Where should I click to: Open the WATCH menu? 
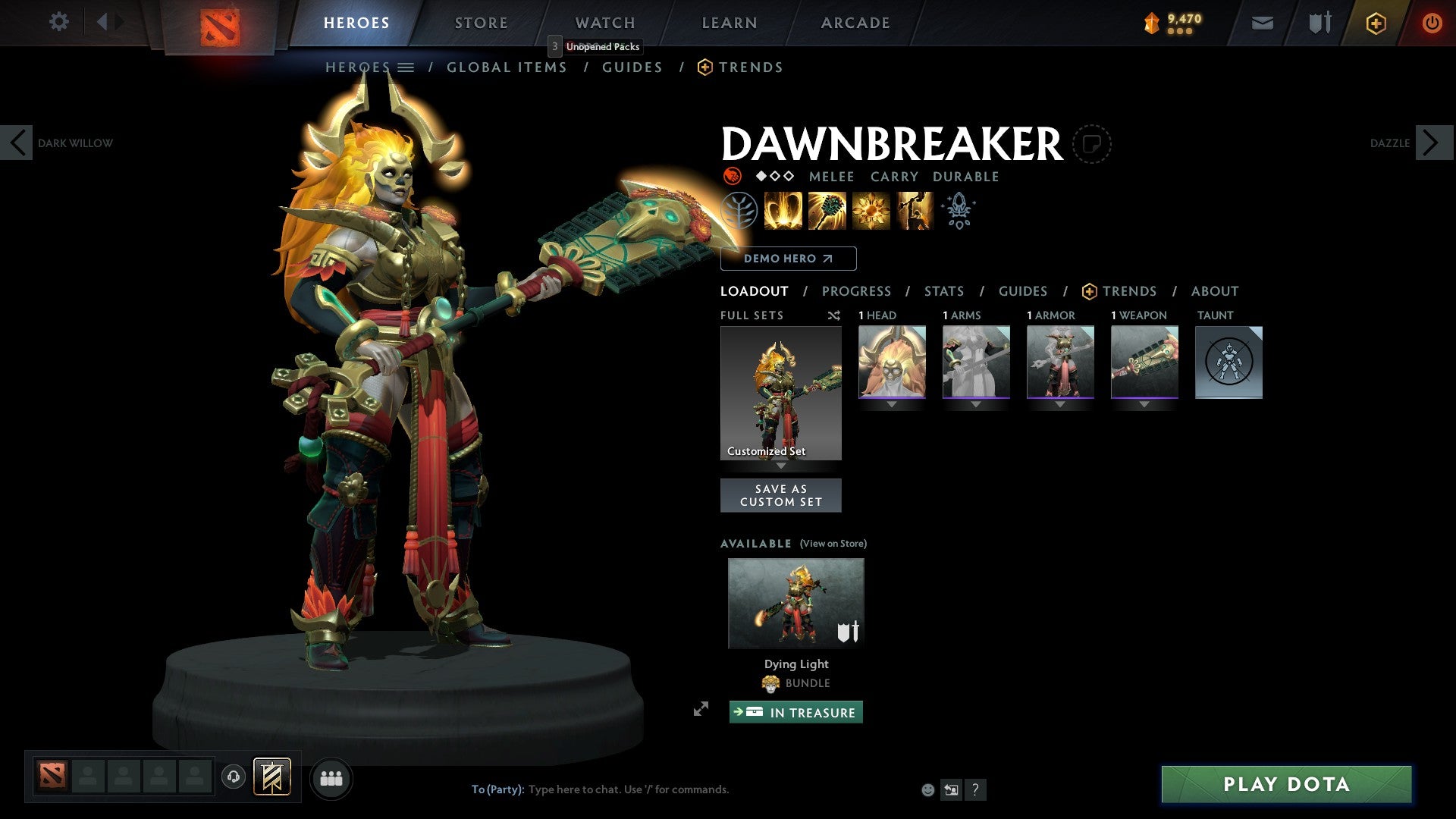[604, 22]
